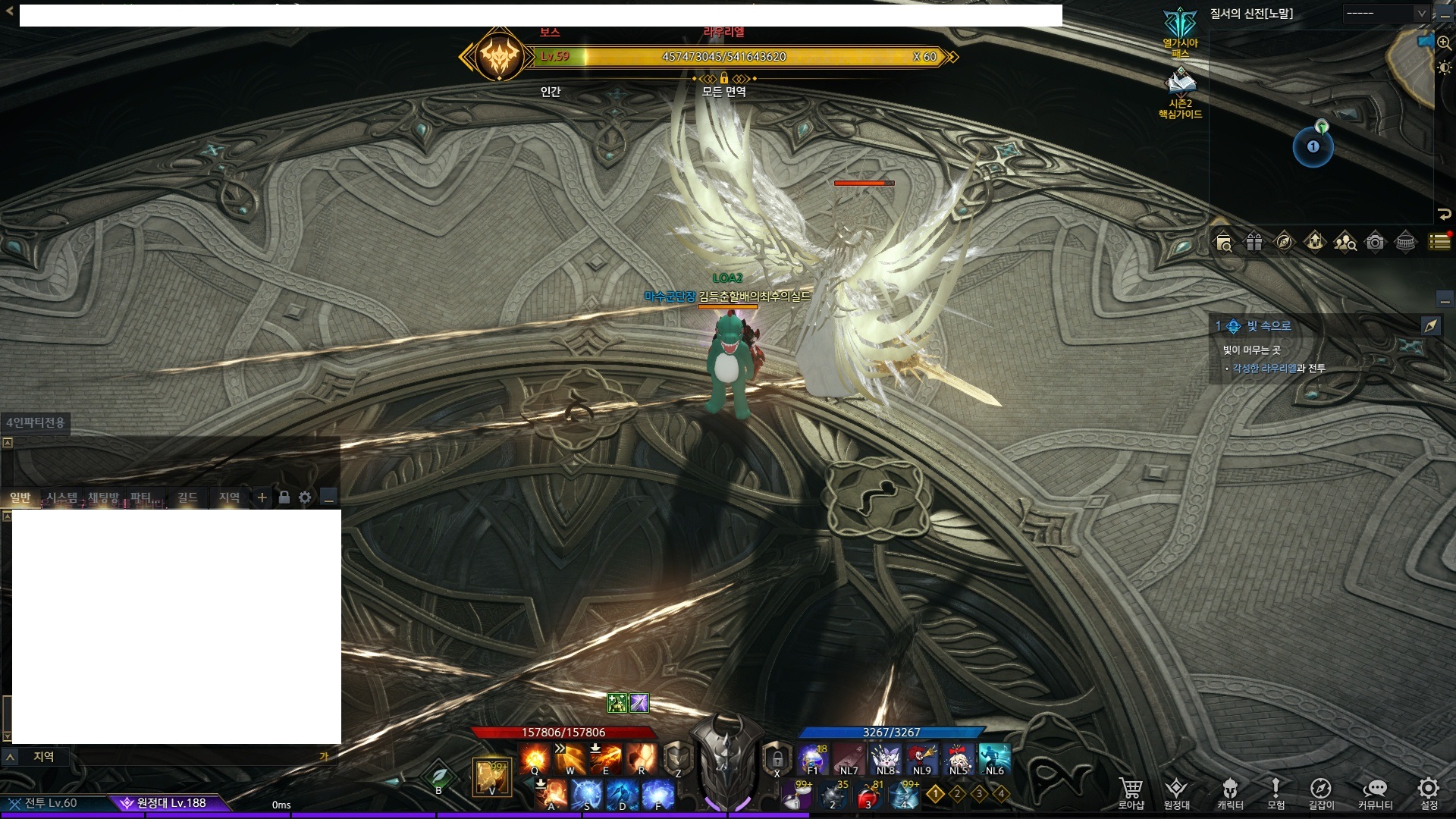Viewport: 1456px width, 819px height.
Task: Switch chat to the 시스템 tab
Action: click(x=62, y=497)
